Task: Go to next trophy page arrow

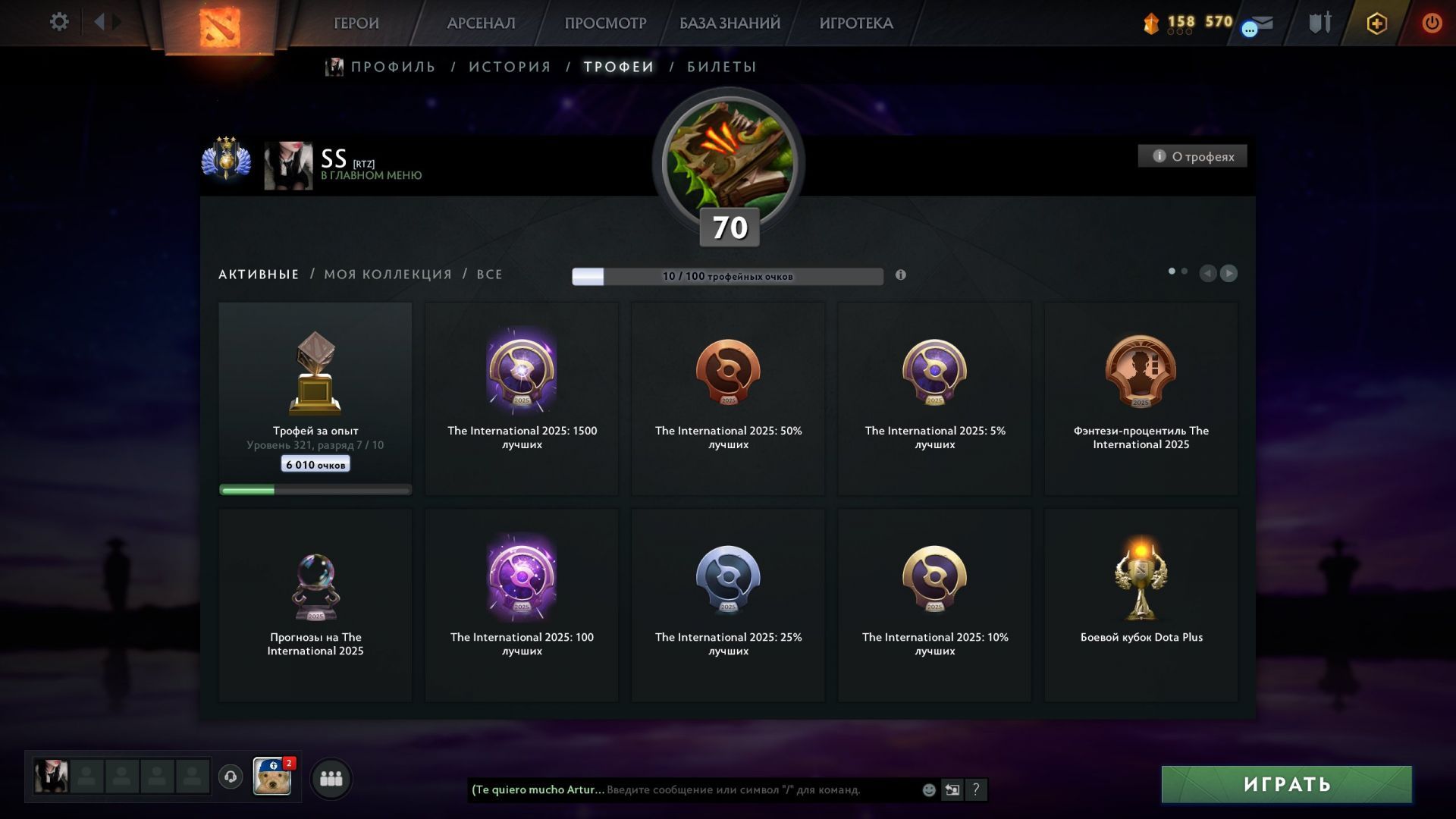Action: pos(1228,273)
